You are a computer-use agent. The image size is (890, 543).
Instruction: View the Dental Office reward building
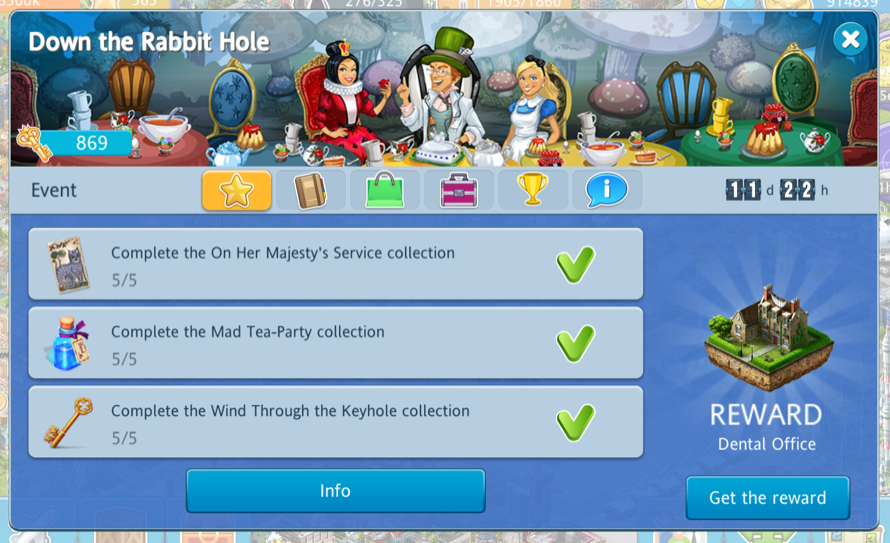(x=767, y=335)
